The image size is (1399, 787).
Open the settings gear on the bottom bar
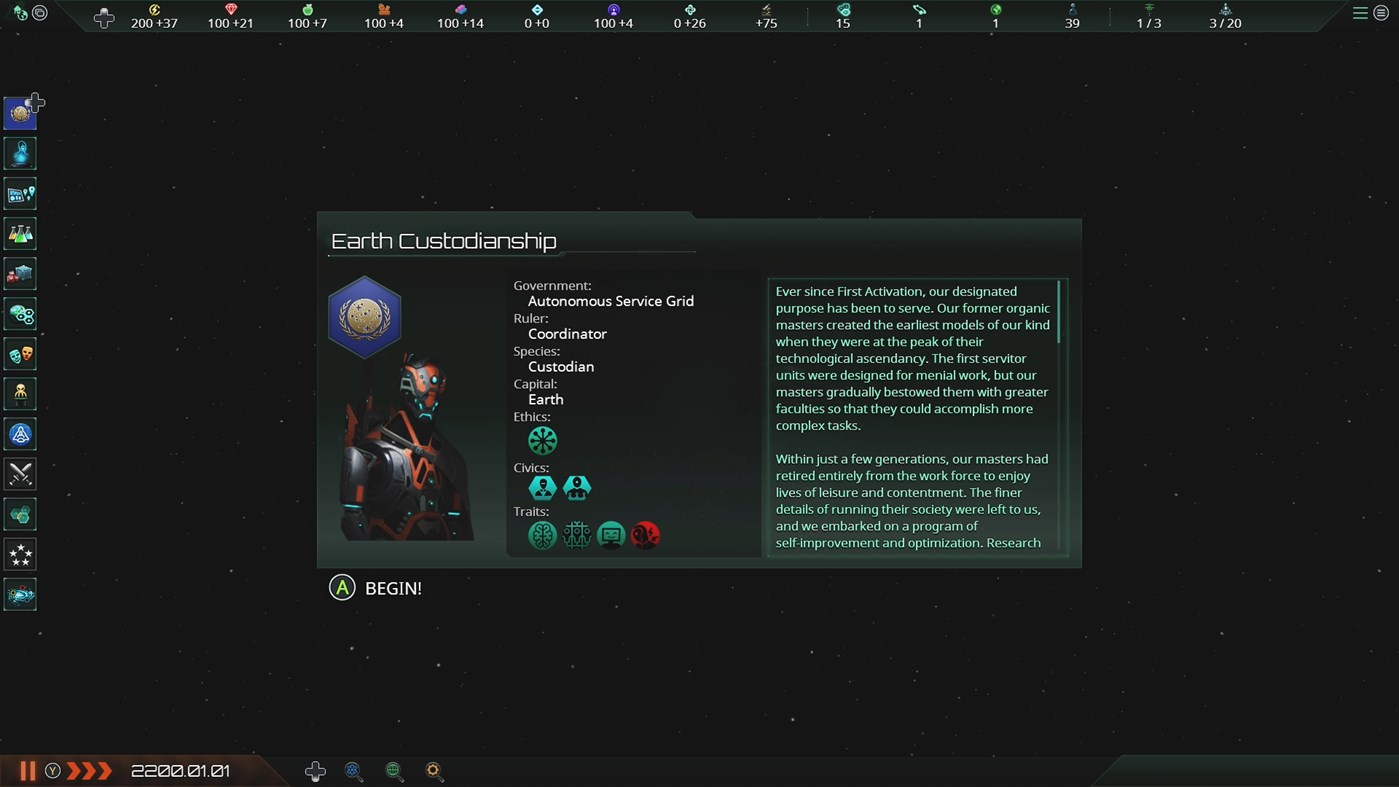(x=434, y=770)
